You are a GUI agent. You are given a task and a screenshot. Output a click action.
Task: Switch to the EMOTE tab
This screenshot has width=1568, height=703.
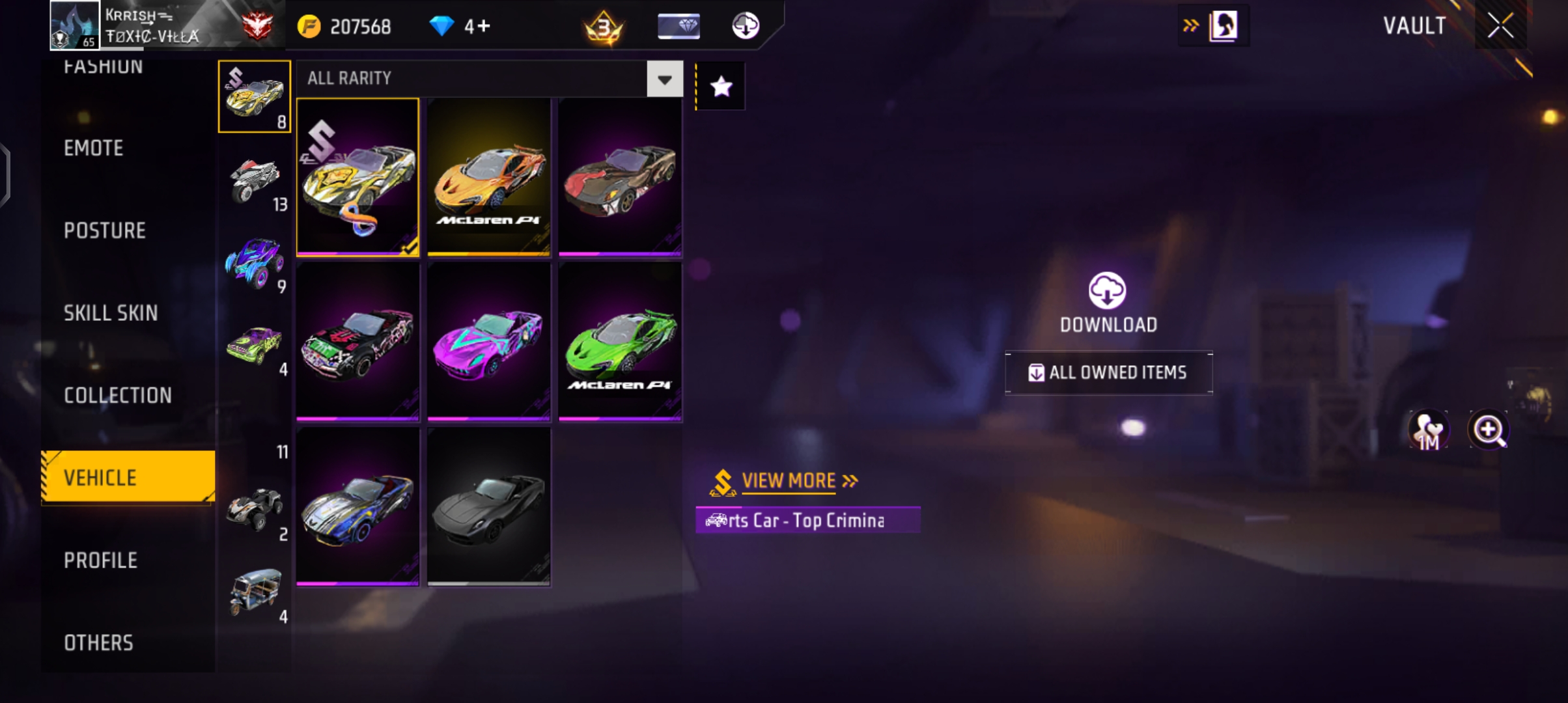coord(92,148)
